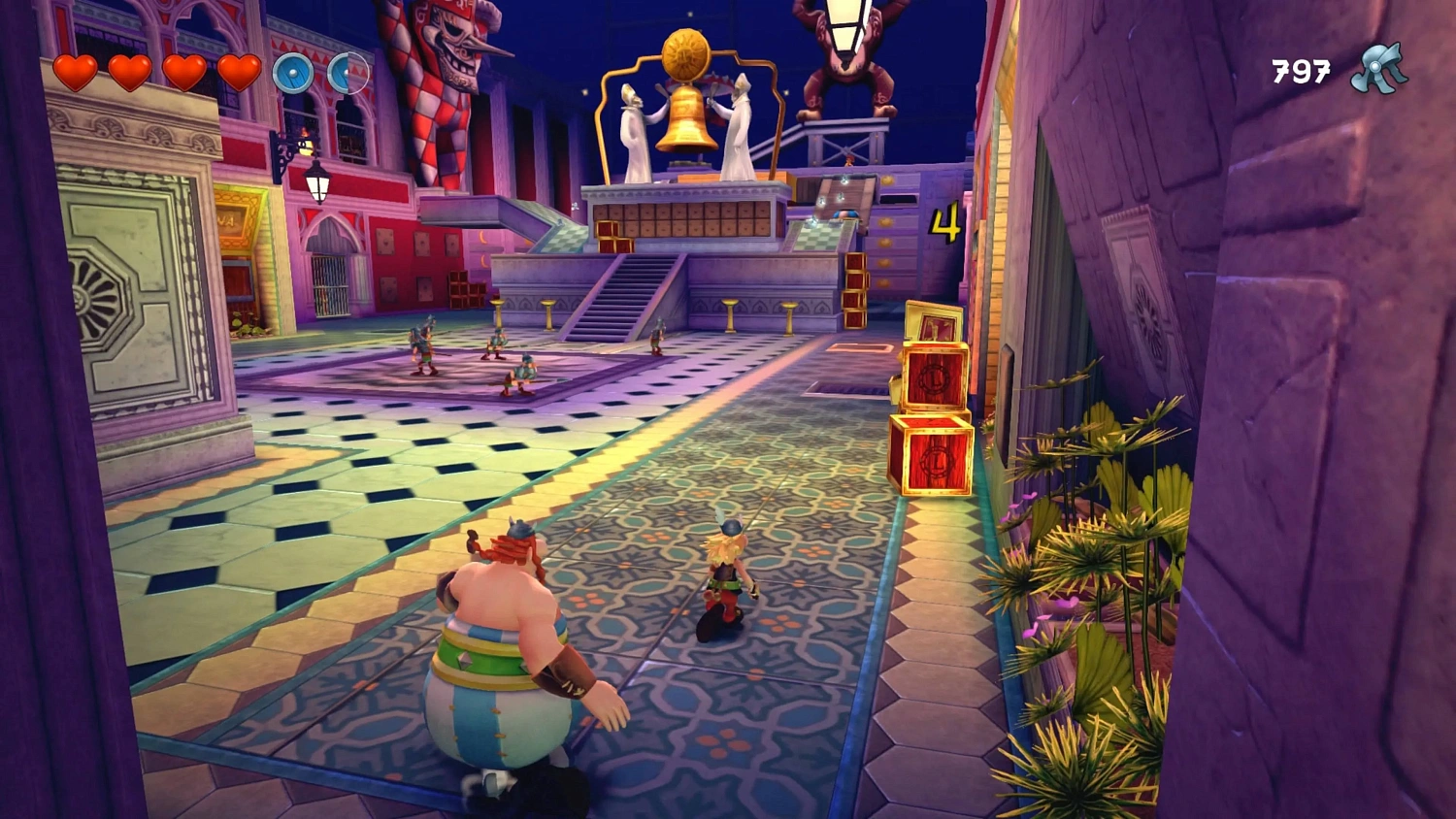Toggle the second heart in the health row
Screen dimensions: 1456x819
coord(131,73)
